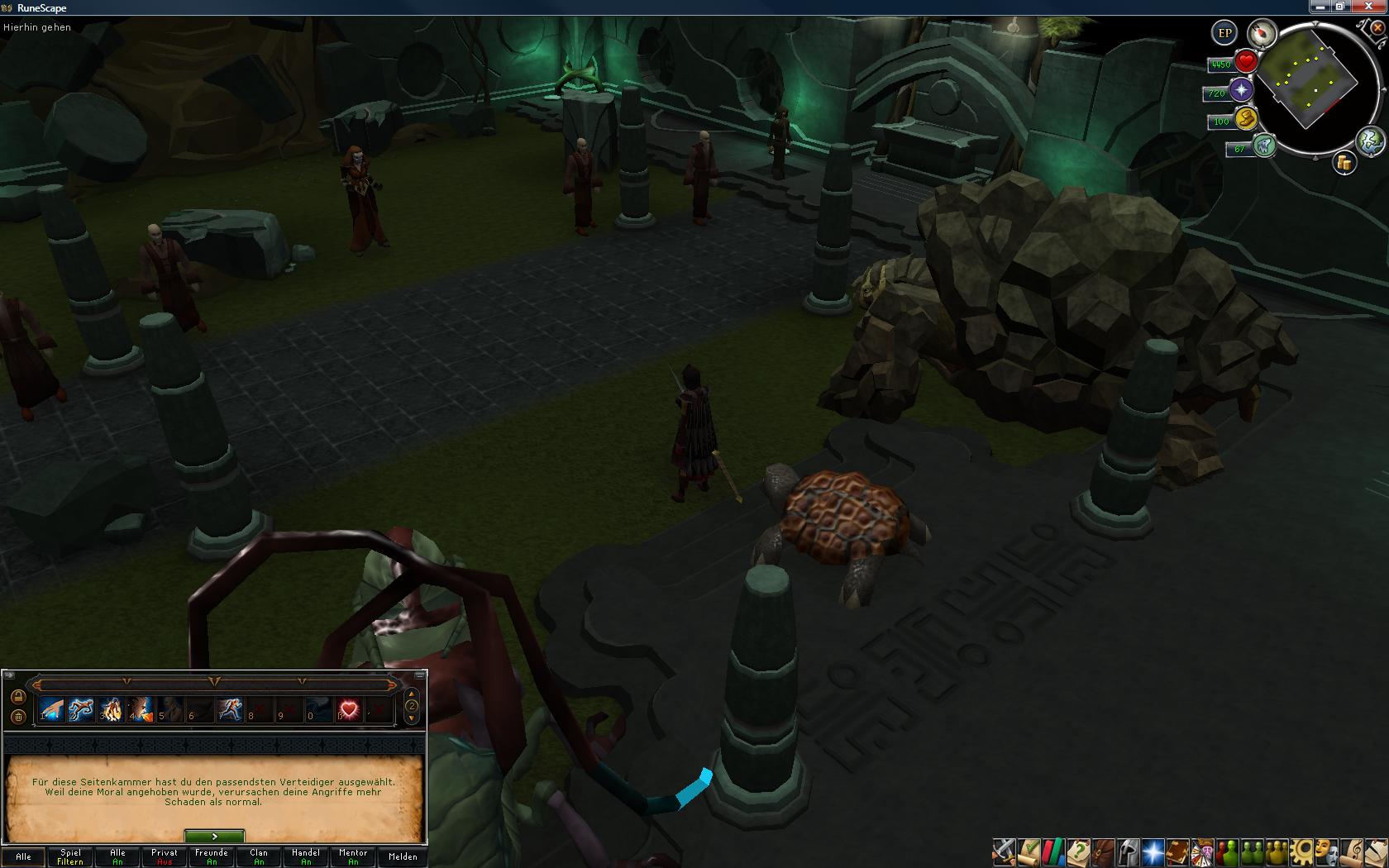Show worn equipment via helmet icon
The image size is (1389, 868).
[1128, 851]
